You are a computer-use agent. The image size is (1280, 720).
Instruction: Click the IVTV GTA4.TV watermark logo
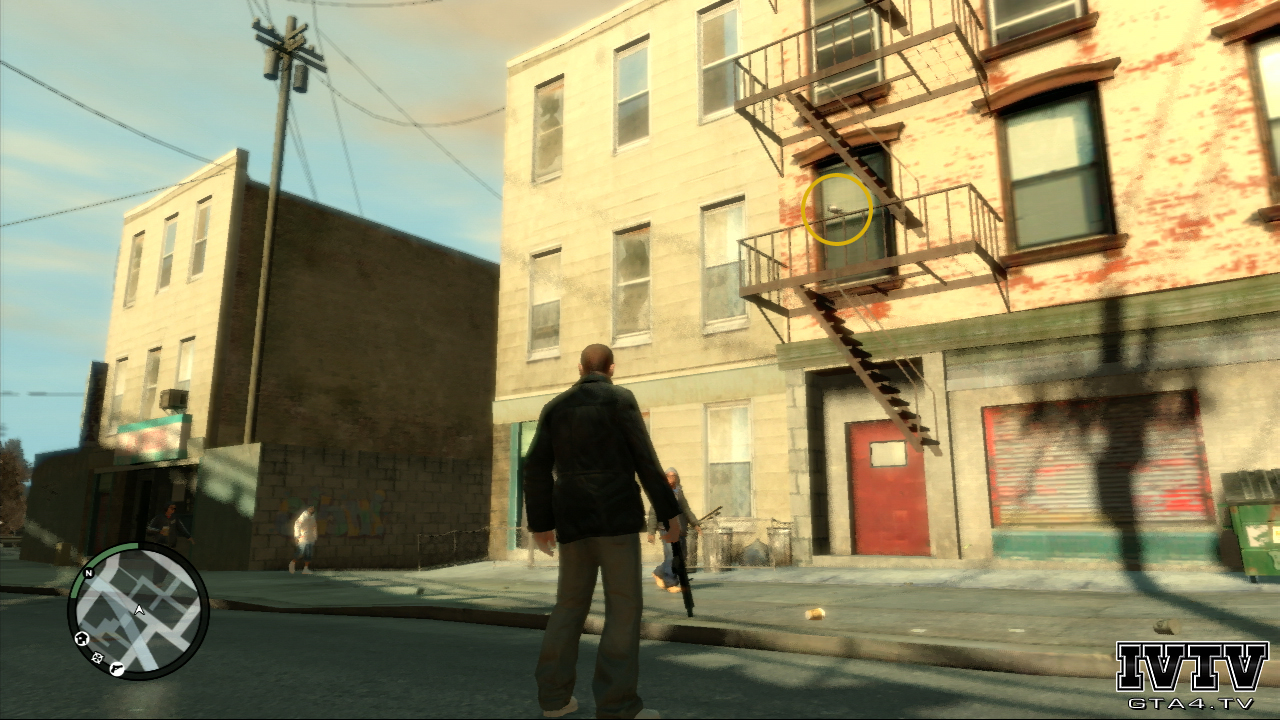coord(1191,676)
